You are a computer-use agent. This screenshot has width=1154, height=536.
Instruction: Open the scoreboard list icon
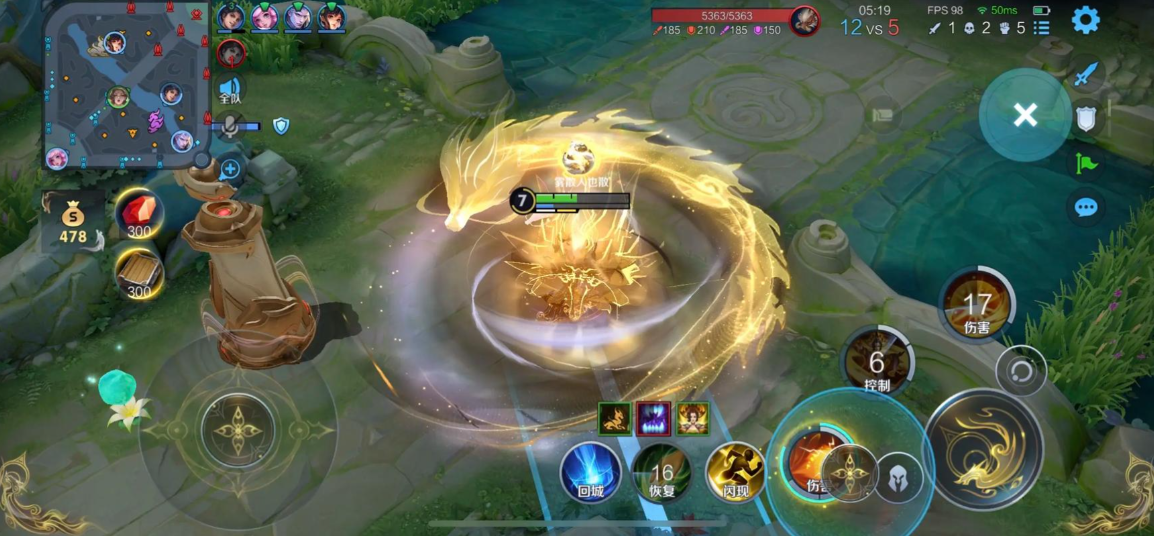click(x=1041, y=28)
